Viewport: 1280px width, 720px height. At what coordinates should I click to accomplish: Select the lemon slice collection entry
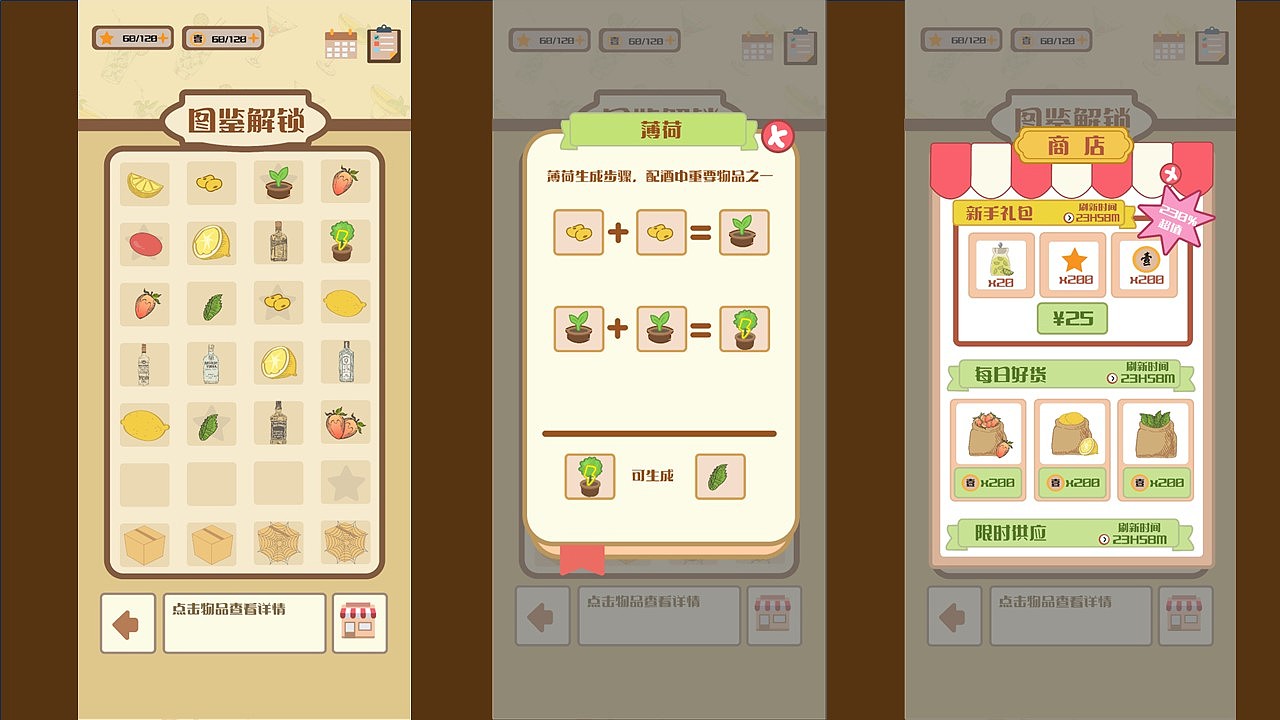tap(144, 182)
